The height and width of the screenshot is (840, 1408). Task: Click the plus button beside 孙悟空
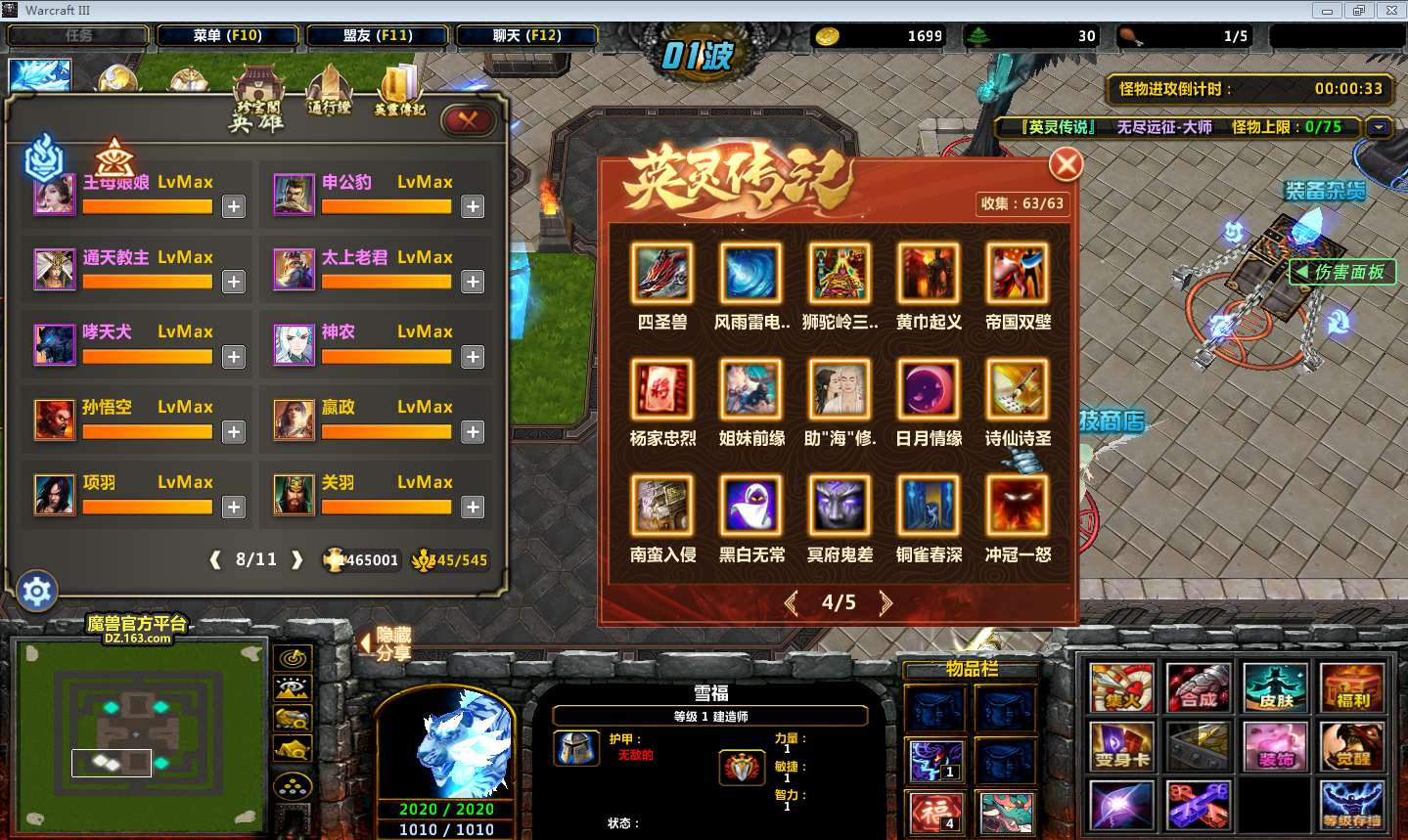point(233,431)
